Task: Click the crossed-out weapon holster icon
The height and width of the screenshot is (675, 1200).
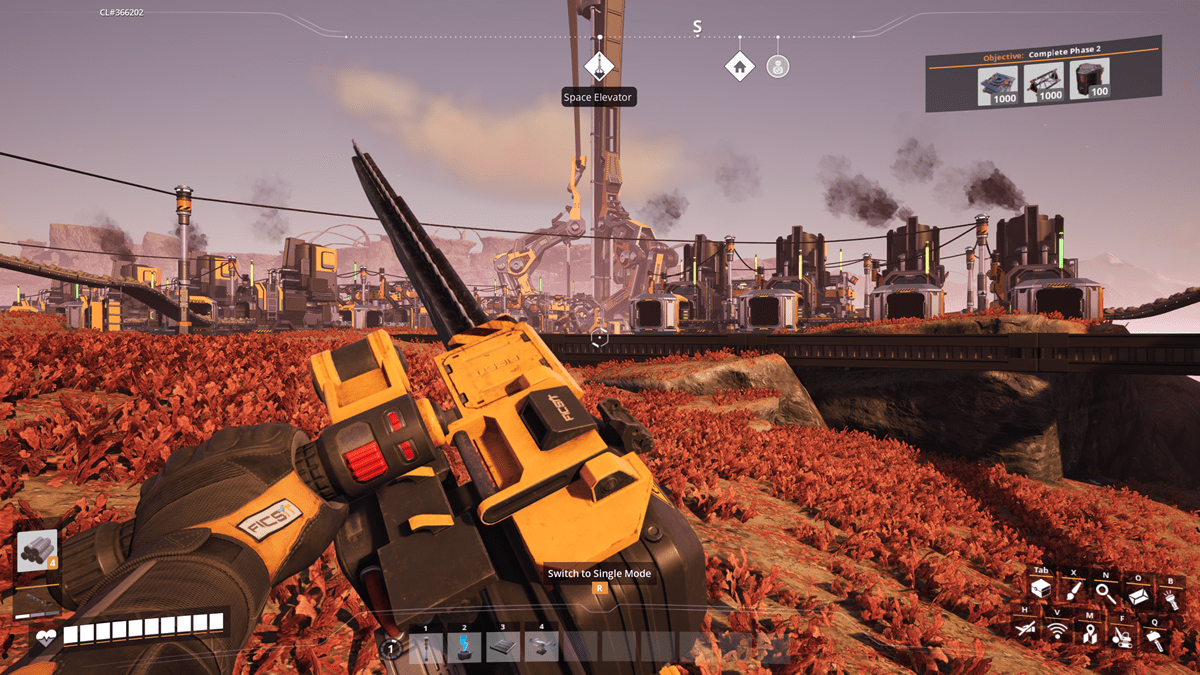Action: pos(1023,629)
